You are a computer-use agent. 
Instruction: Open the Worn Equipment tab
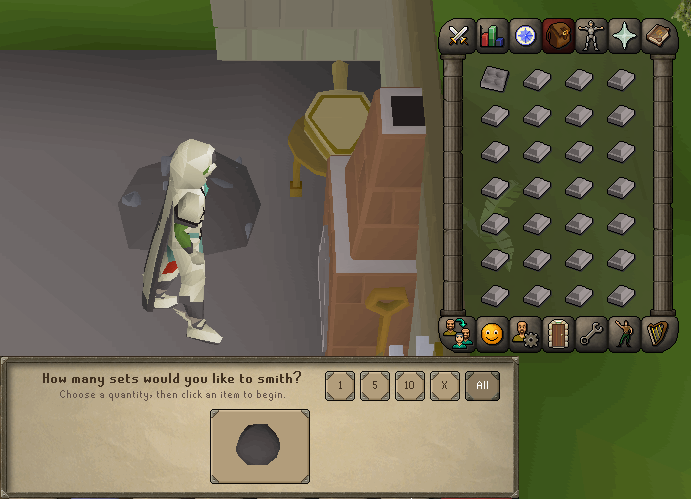[590, 36]
